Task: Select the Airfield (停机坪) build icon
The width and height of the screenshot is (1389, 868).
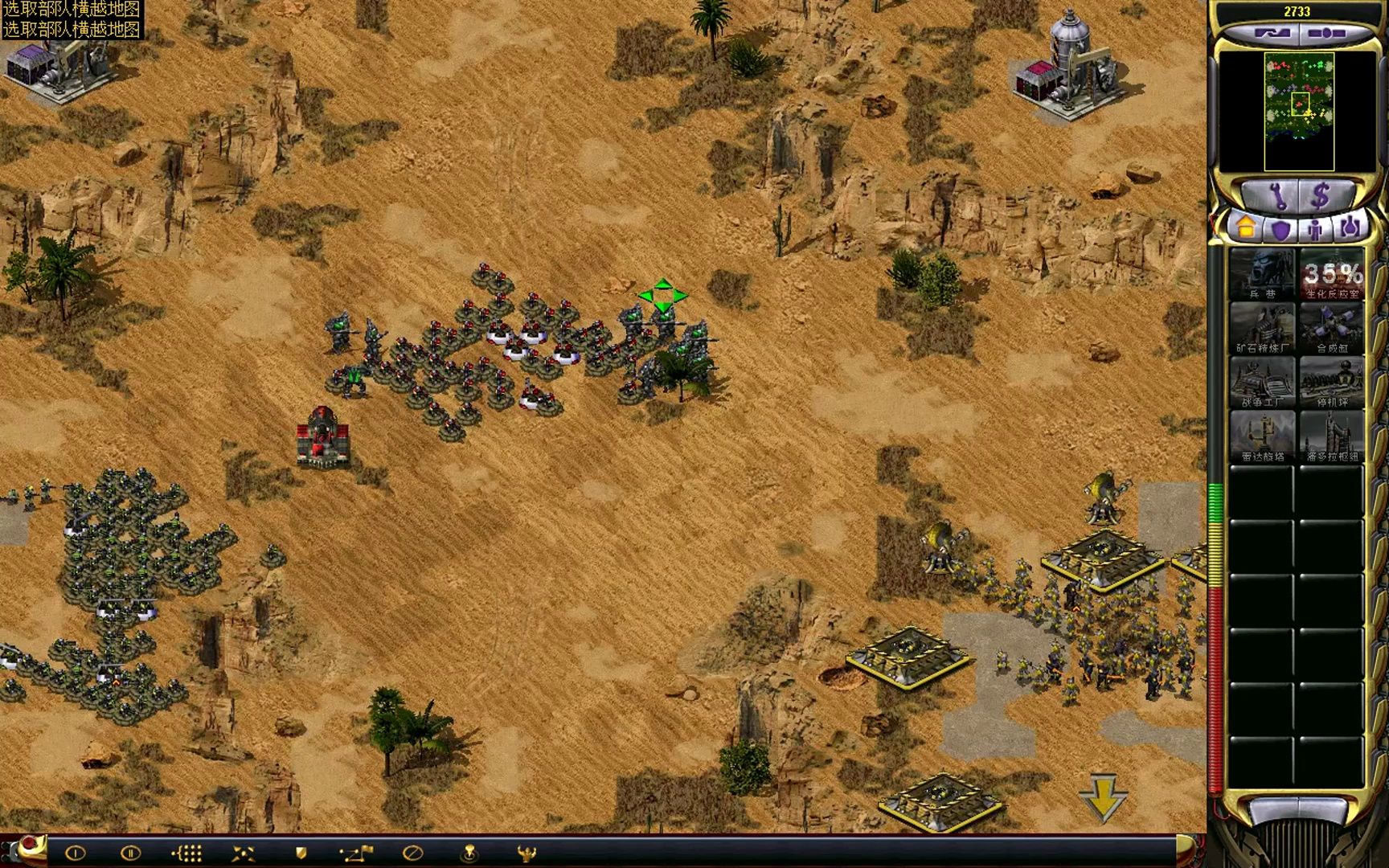Action: click(x=1331, y=382)
